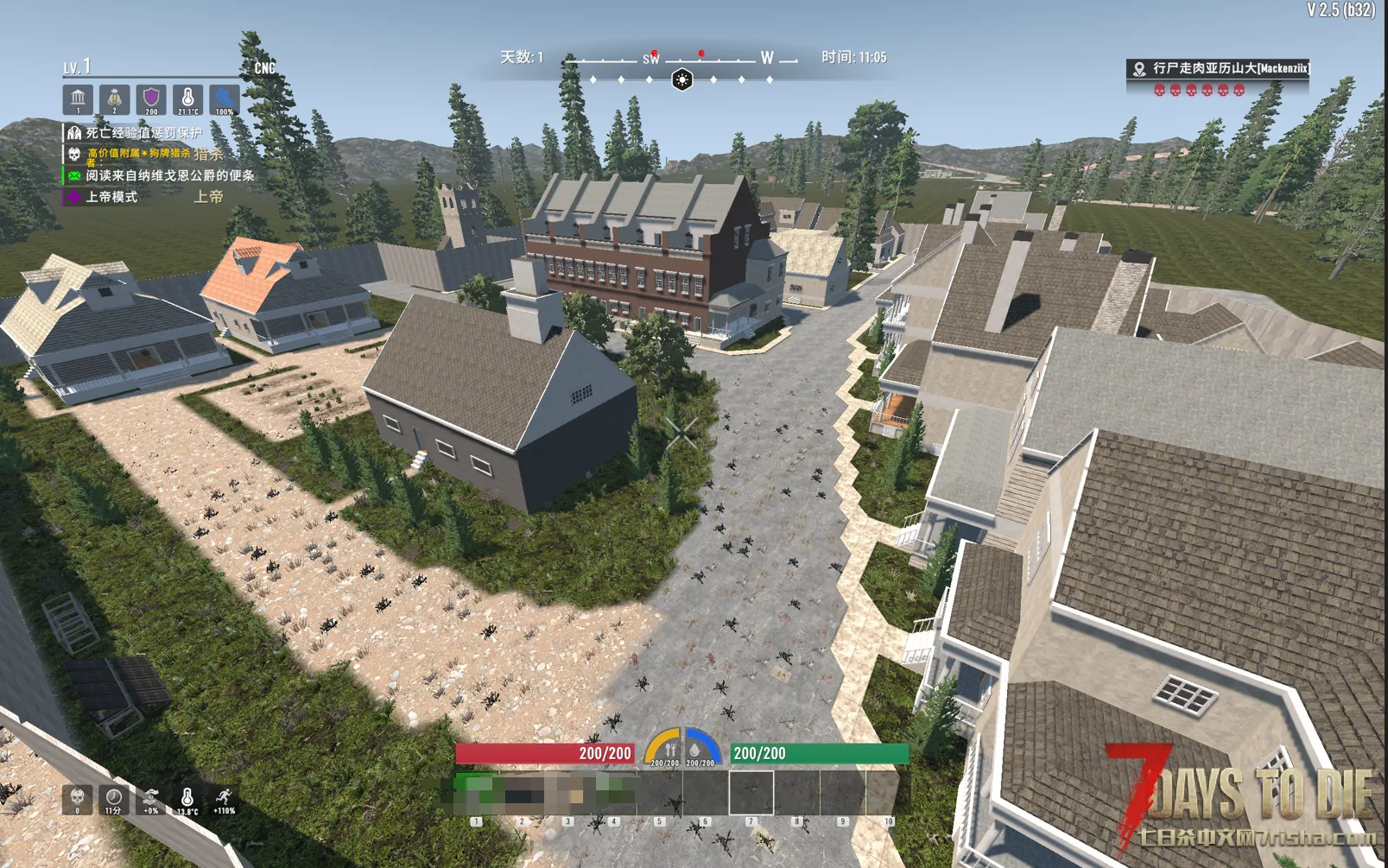1388x868 pixels.
Task: Select the highlighted hotbar slot 7
Action: click(751, 792)
